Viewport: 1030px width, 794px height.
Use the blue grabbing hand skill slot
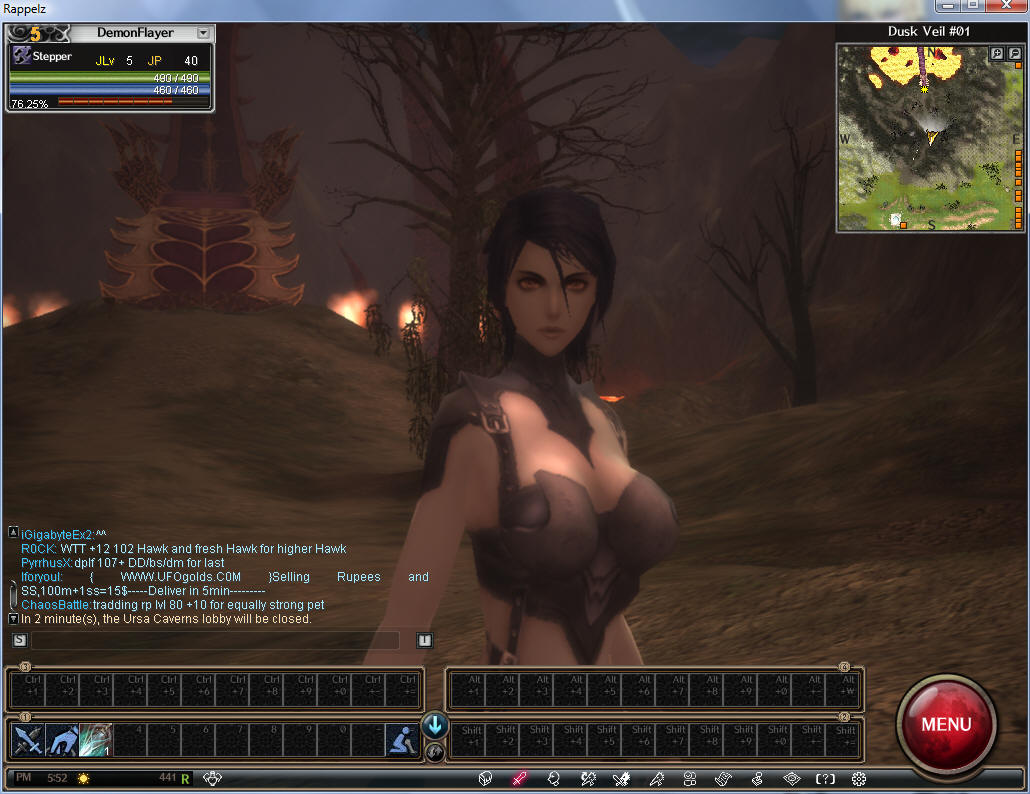(61, 740)
